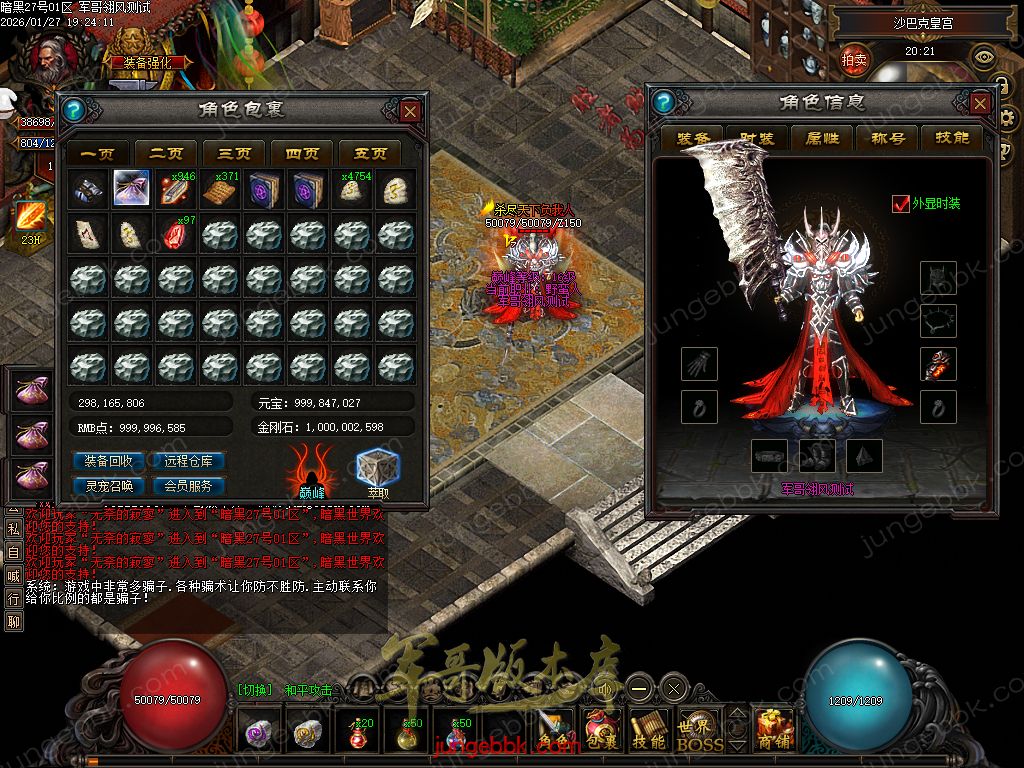Click the 装备回收 equipment recycle button
1024x768 pixels.
[109, 461]
